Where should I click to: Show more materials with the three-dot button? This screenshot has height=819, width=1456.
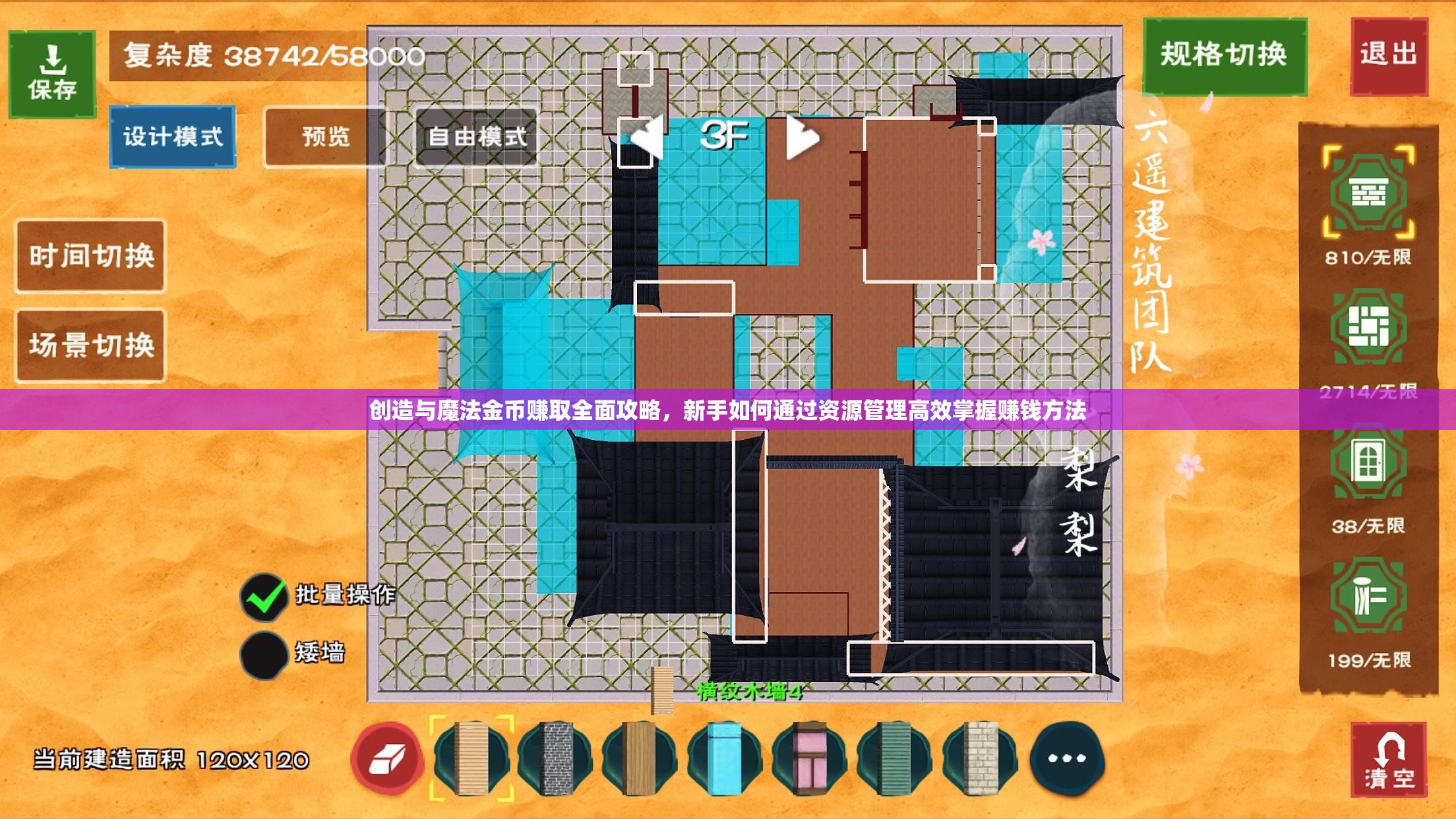click(1066, 758)
